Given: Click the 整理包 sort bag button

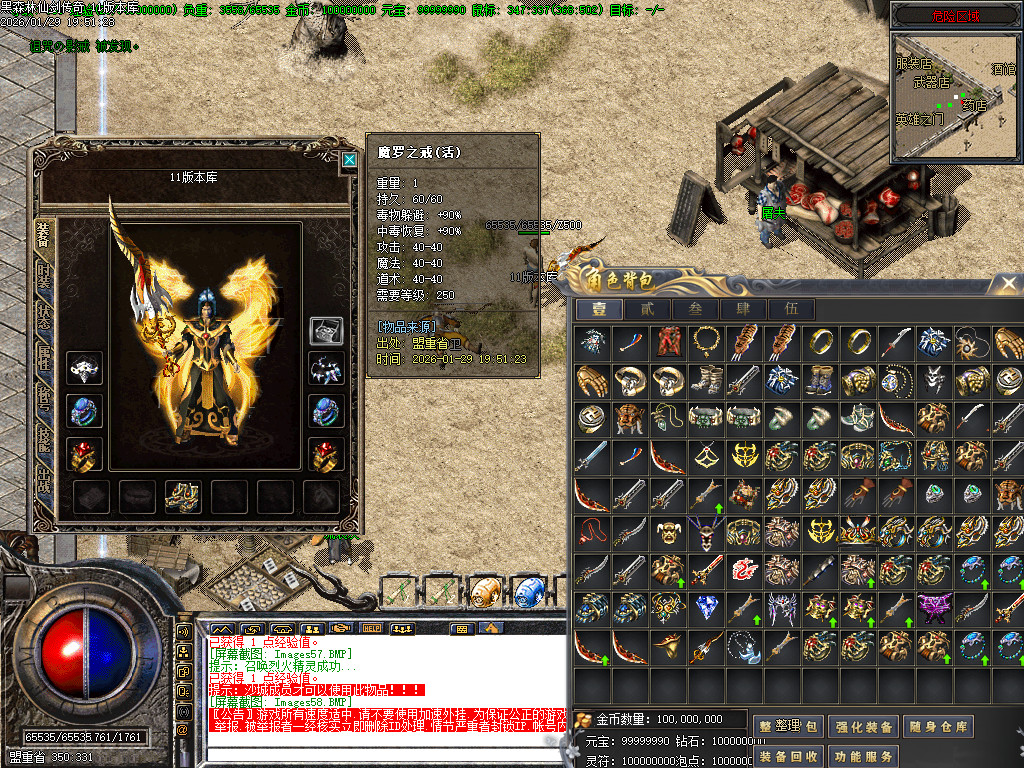Looking at the screenshot, I should 789,727.
